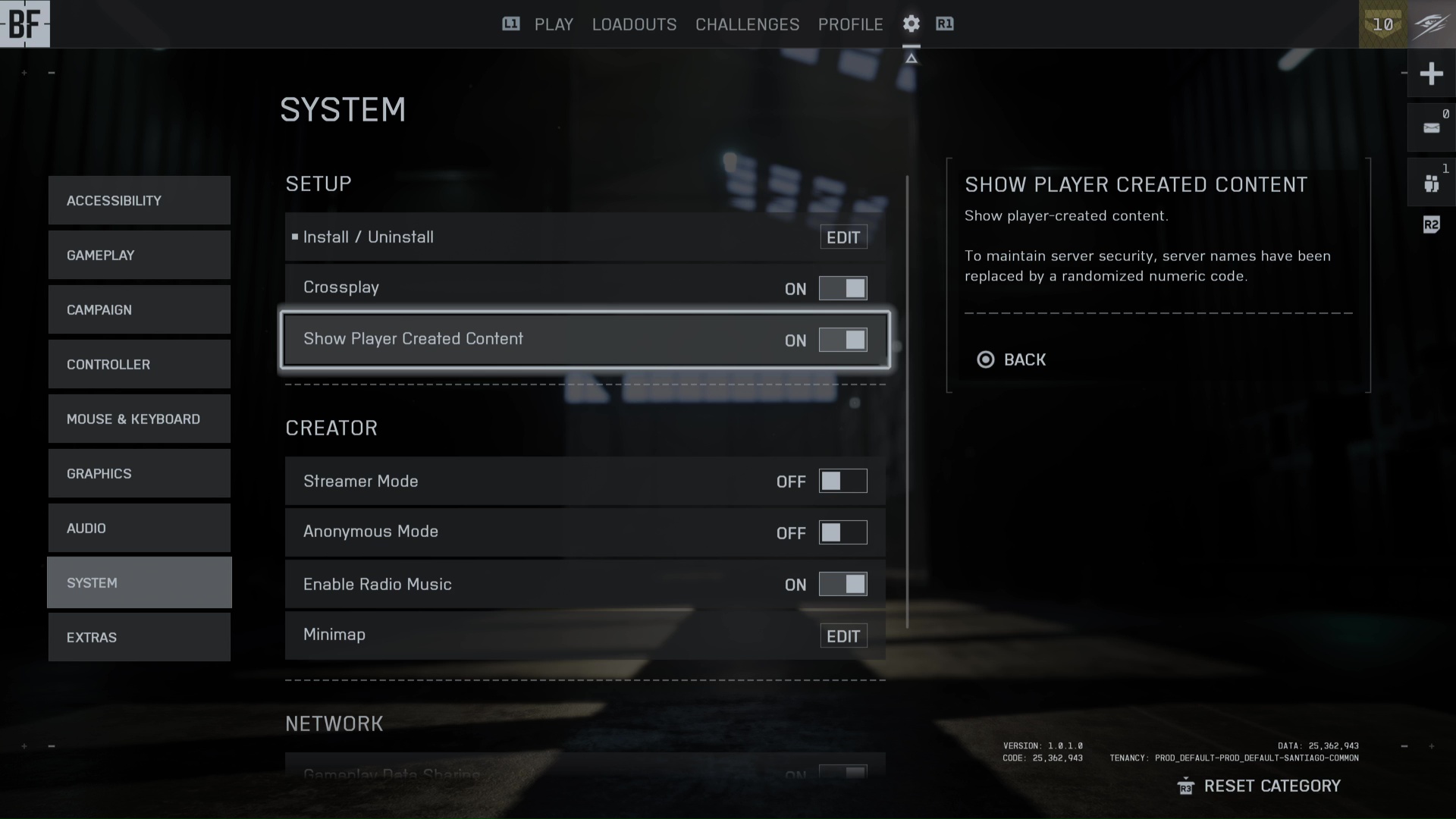Open the Profile tab

click(x=850, y=24)
